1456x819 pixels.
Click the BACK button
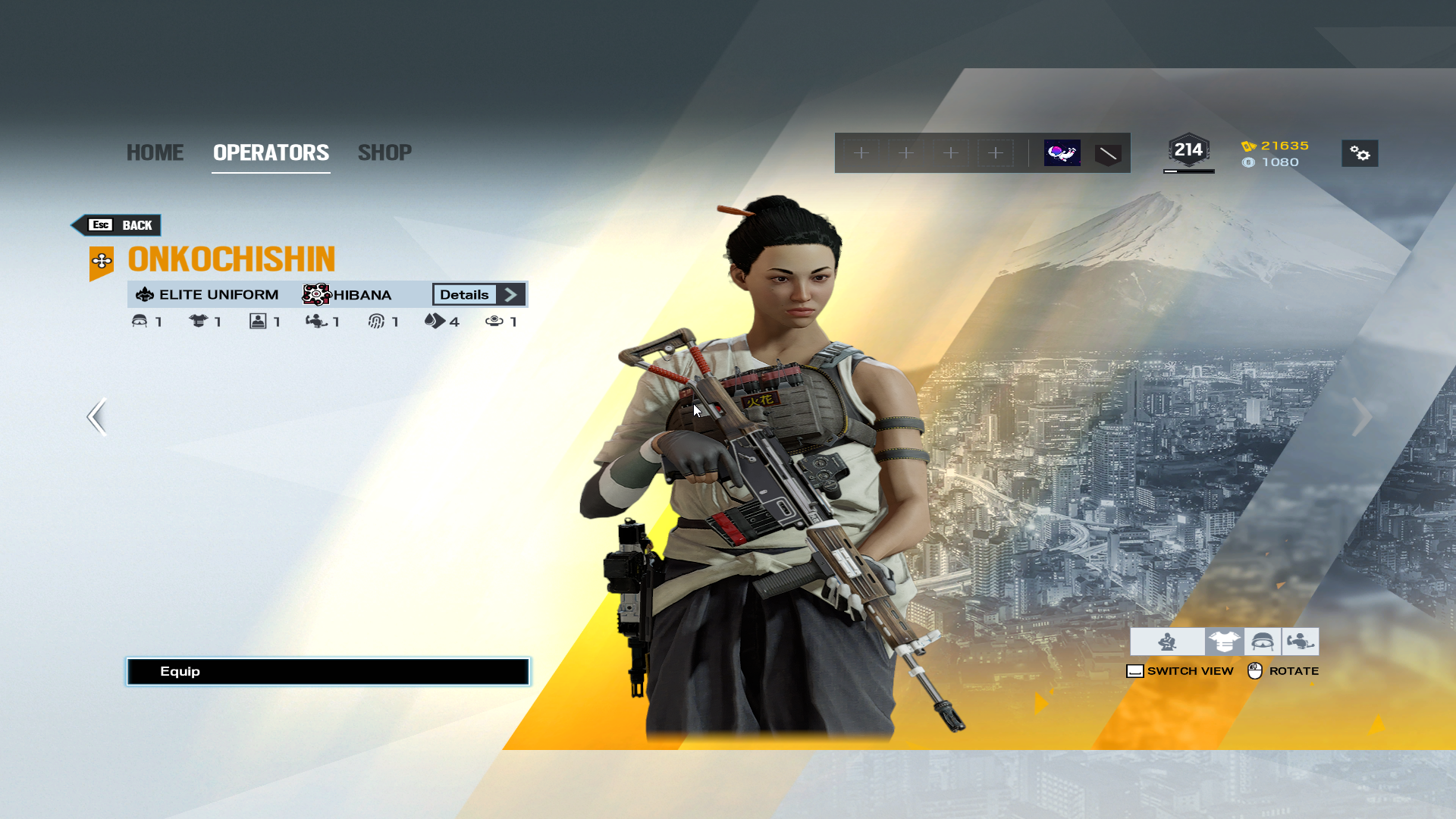[x=118, y=225]
